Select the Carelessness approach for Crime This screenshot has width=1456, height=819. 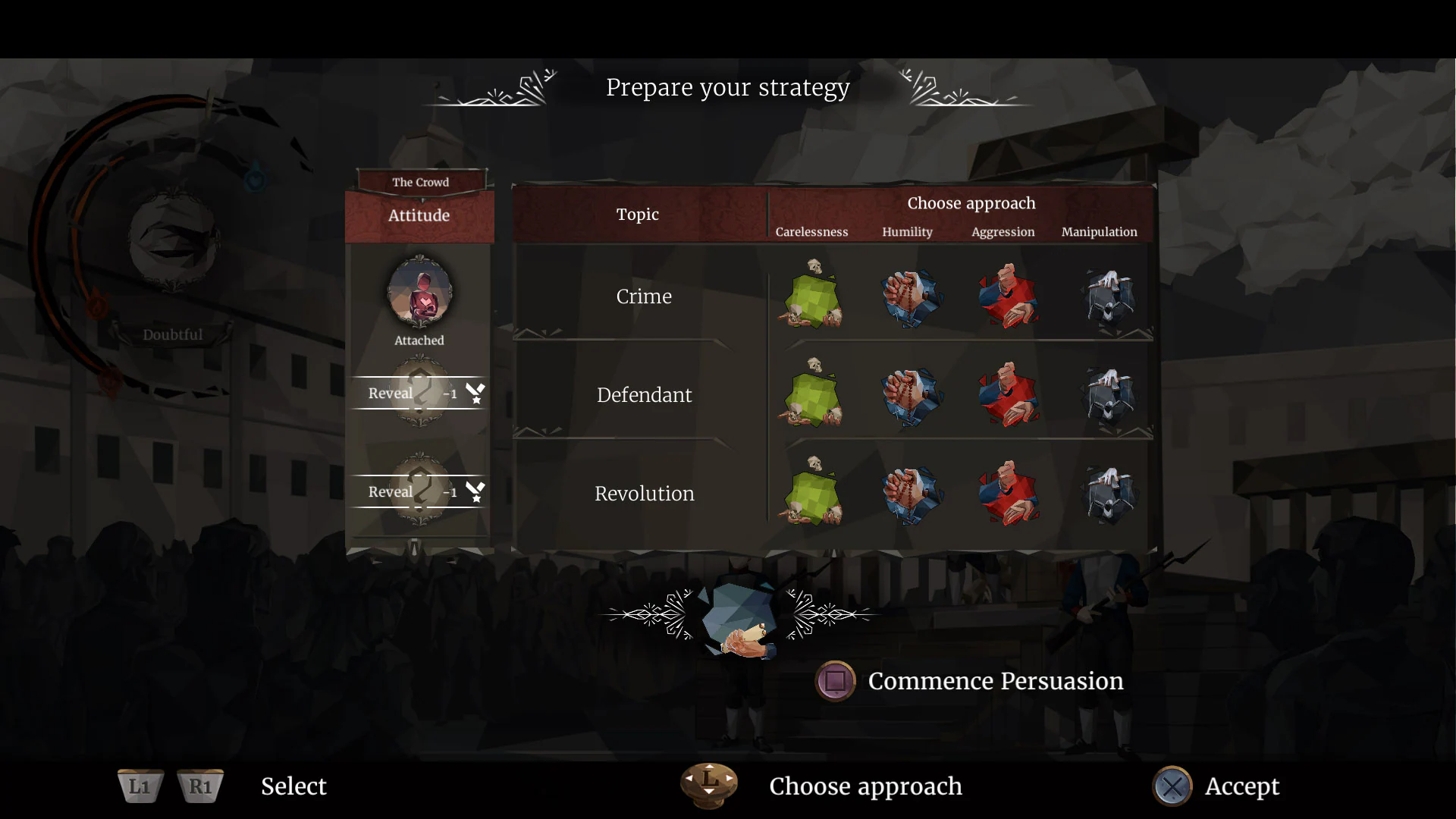[x=812, y=297]
